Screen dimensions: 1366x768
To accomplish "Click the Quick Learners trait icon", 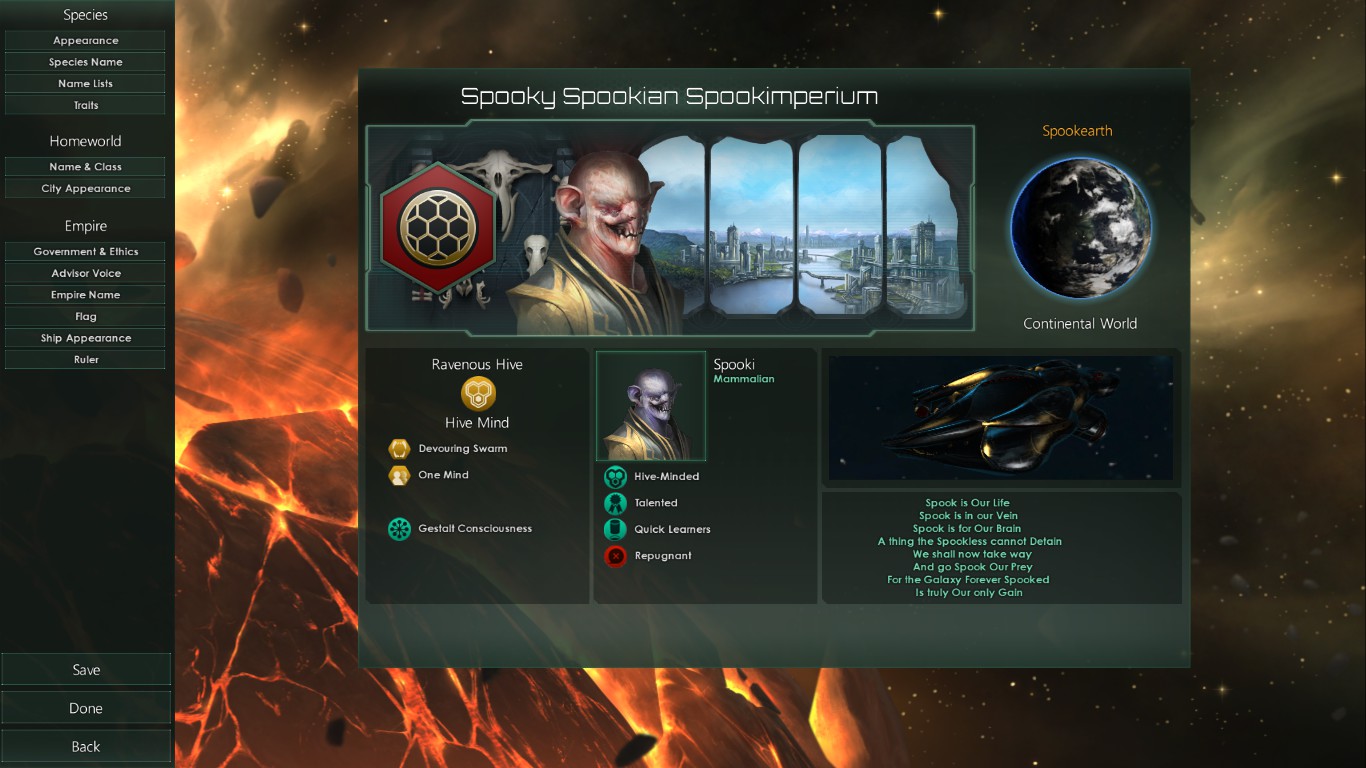I will (613, 529).
